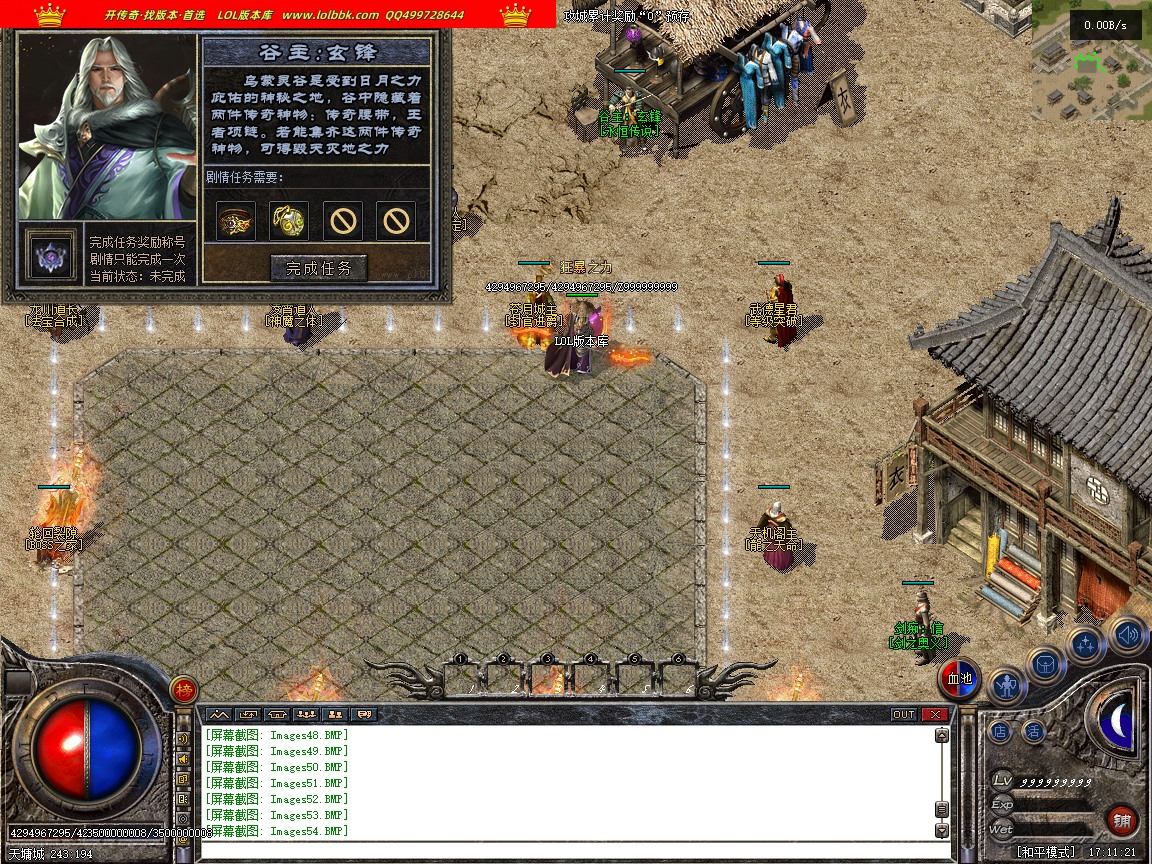Screen dimensions: 1152x864
Task: Click the chat scrollbar down arrow
Action: 941,830
